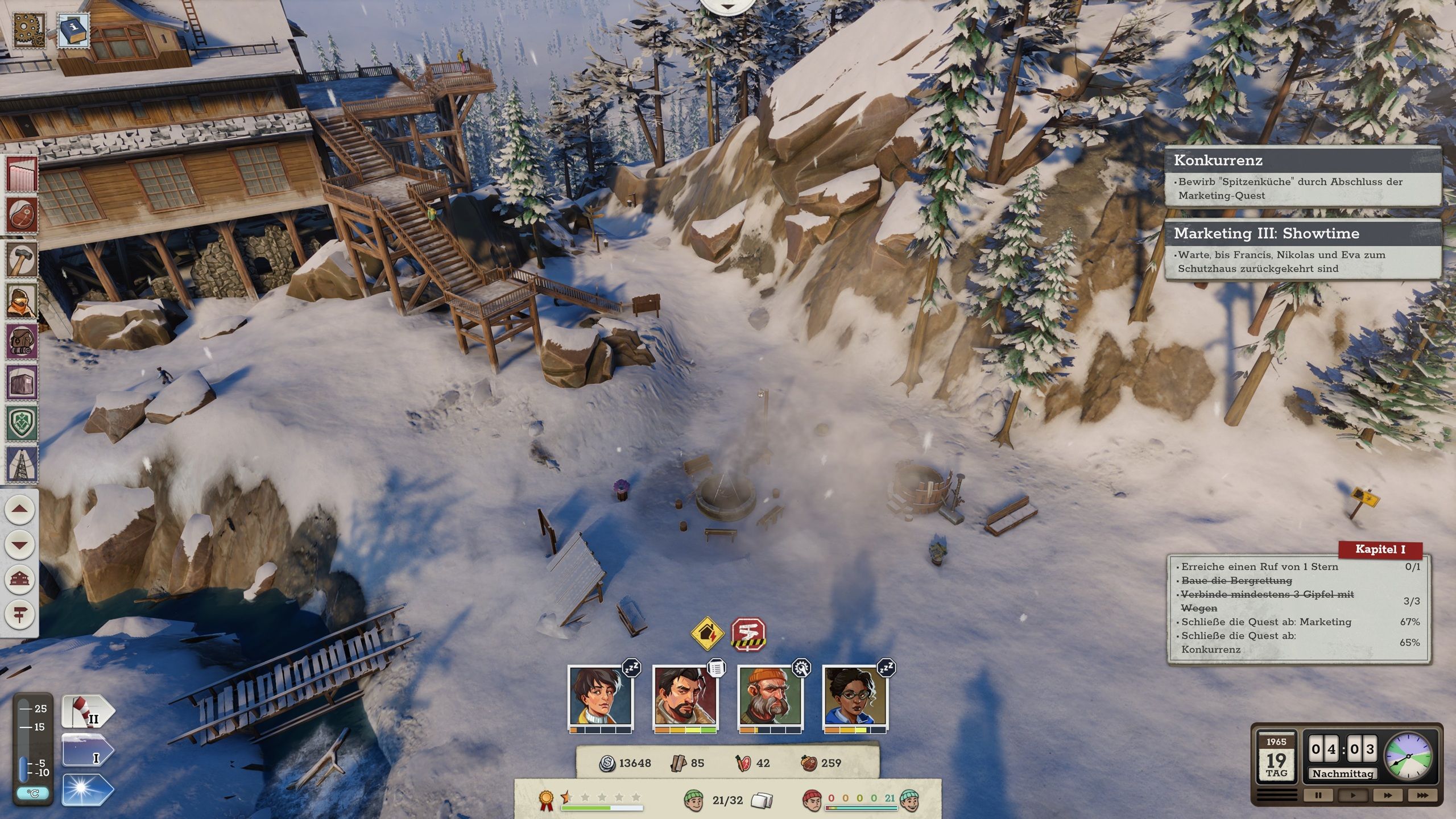The width and height of the screenshot is (1456, 819).
Task: Open the Marketing III: Showtime quest
Action: (1302, 233)
